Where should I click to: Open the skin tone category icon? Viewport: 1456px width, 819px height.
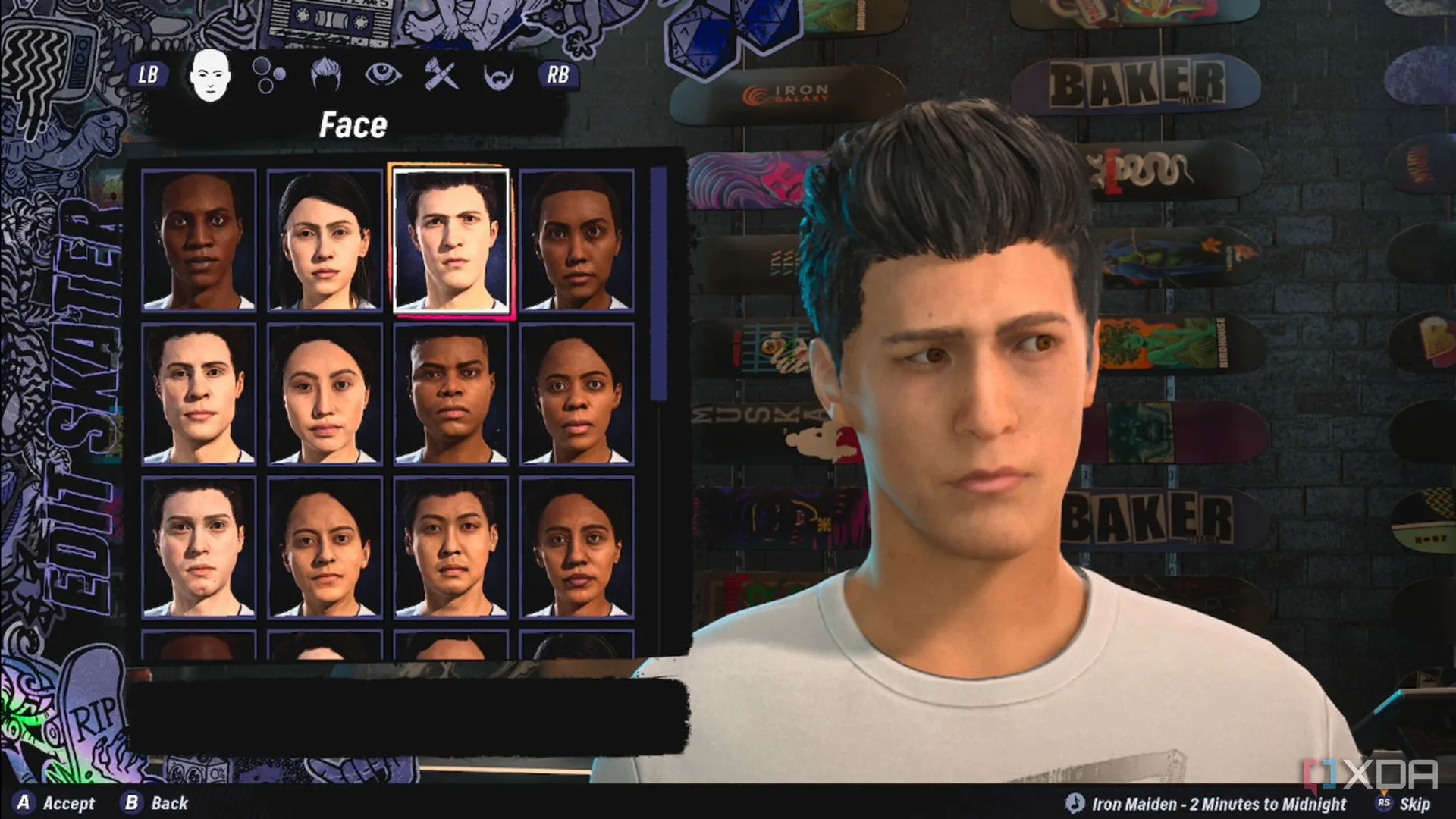click(x=267, y=76)
